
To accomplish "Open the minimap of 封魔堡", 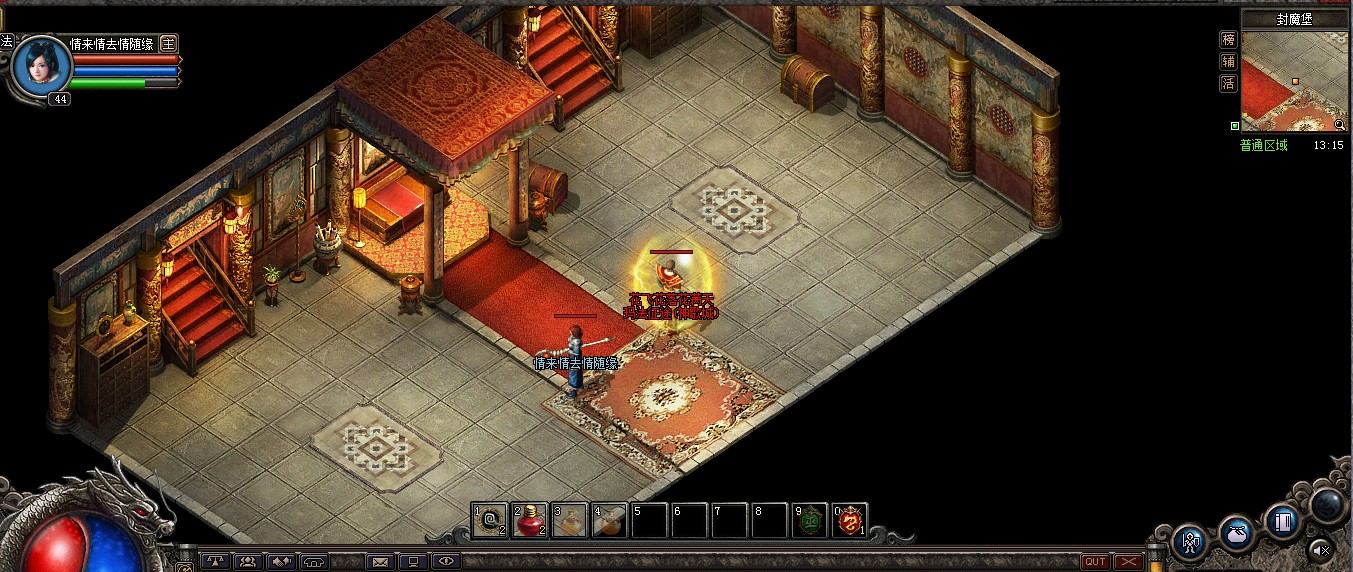I will coord(1293,82).
